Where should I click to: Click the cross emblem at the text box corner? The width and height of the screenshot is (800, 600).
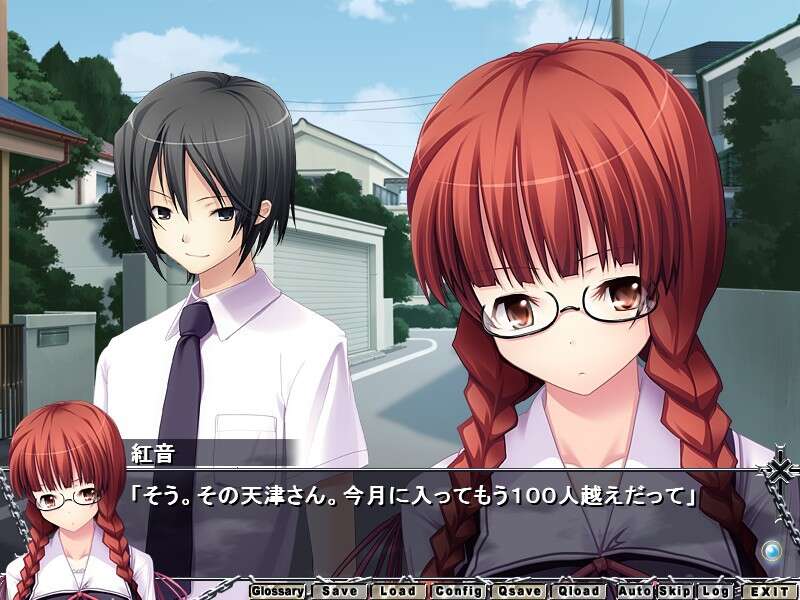click(778, 470)
